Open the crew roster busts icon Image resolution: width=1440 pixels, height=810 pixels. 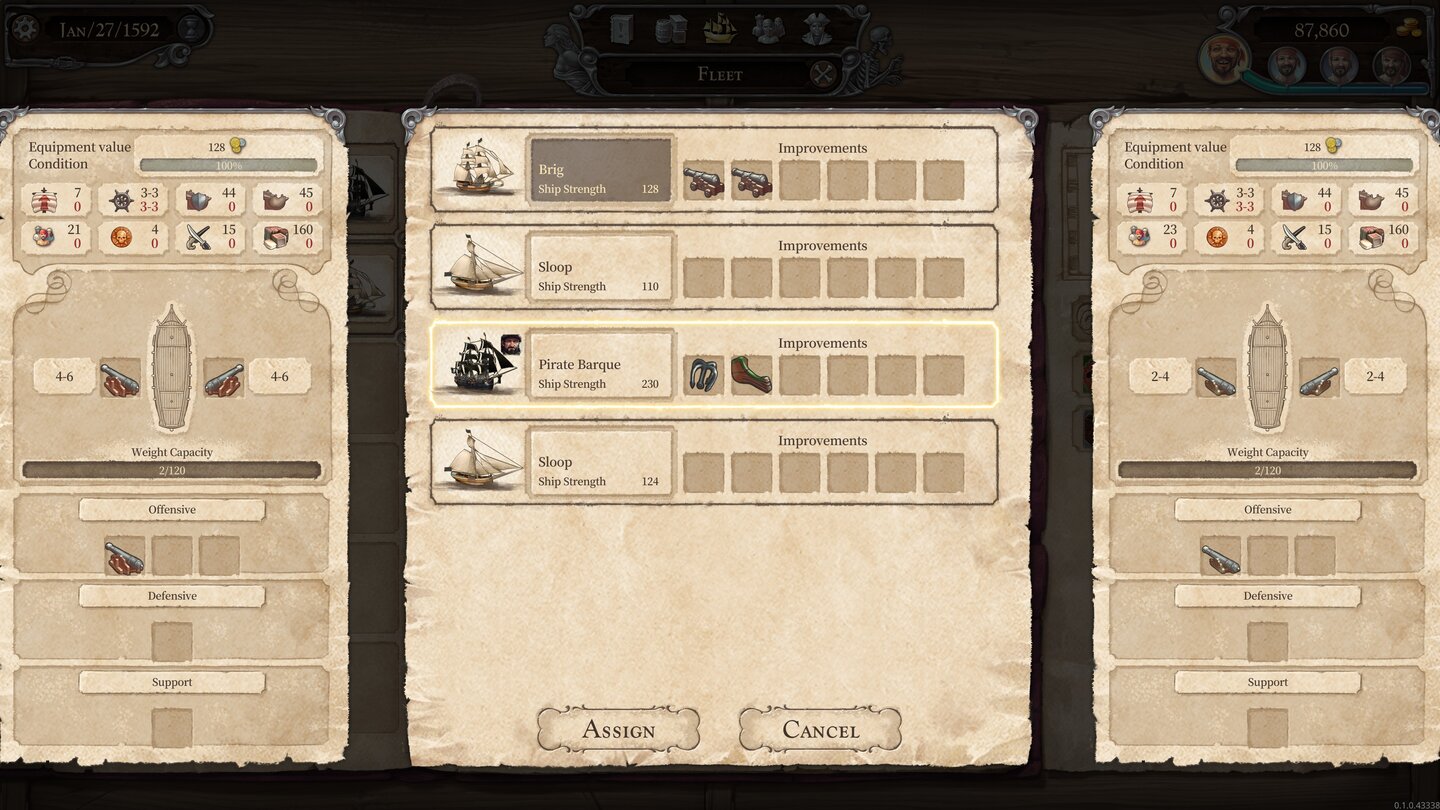pos(768,30)
